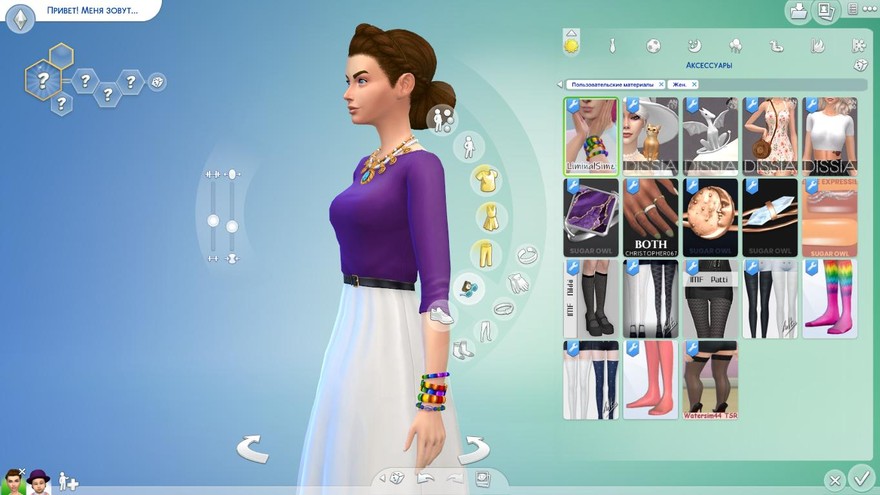The height and width of the screenshot is (495, 880).
Task: Click the save to library folder icon
Action: [x=799, y=11]
